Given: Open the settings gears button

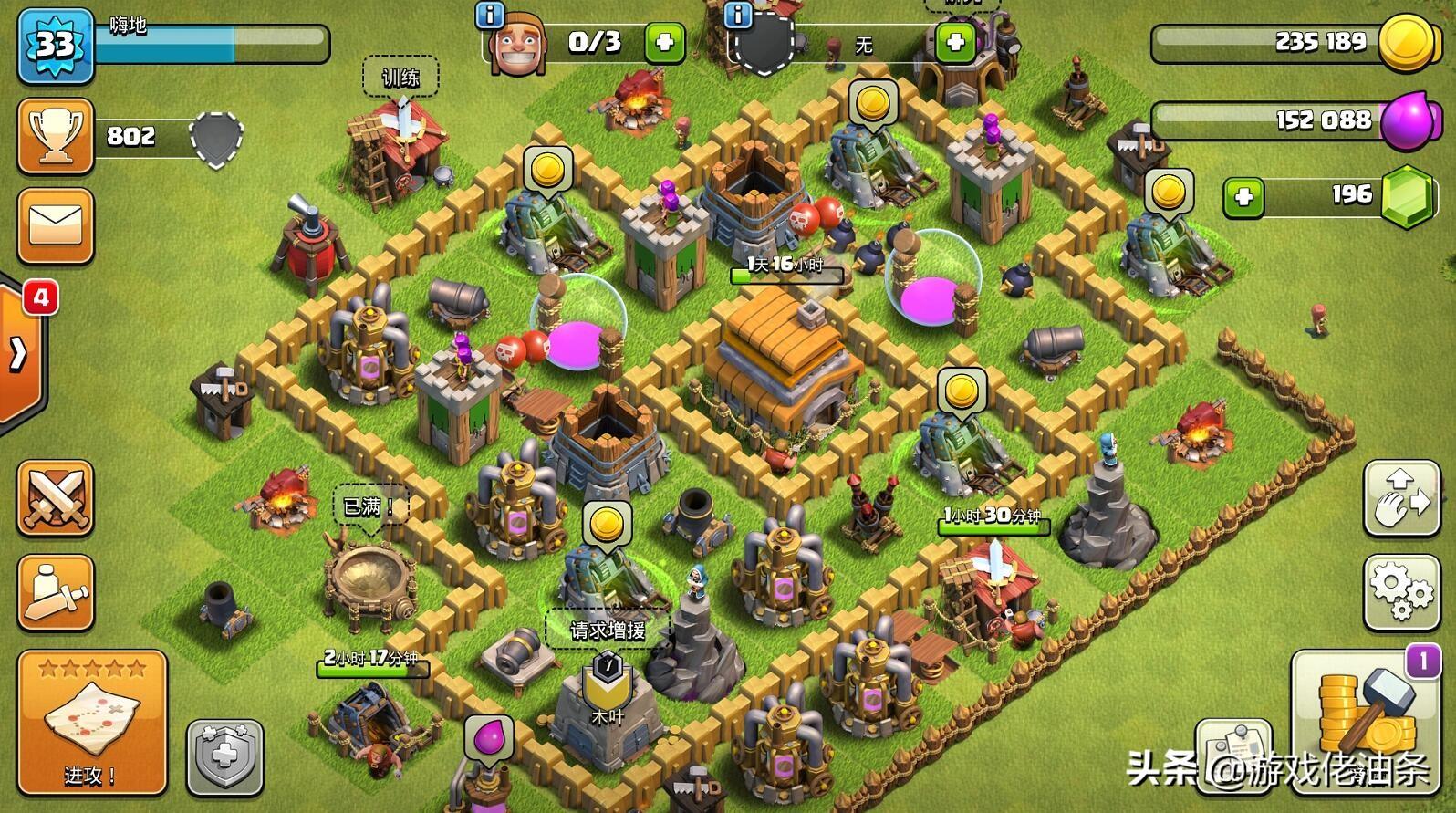Looking at the screenshot, I should pyautogui.click(x=1401, y=592).
